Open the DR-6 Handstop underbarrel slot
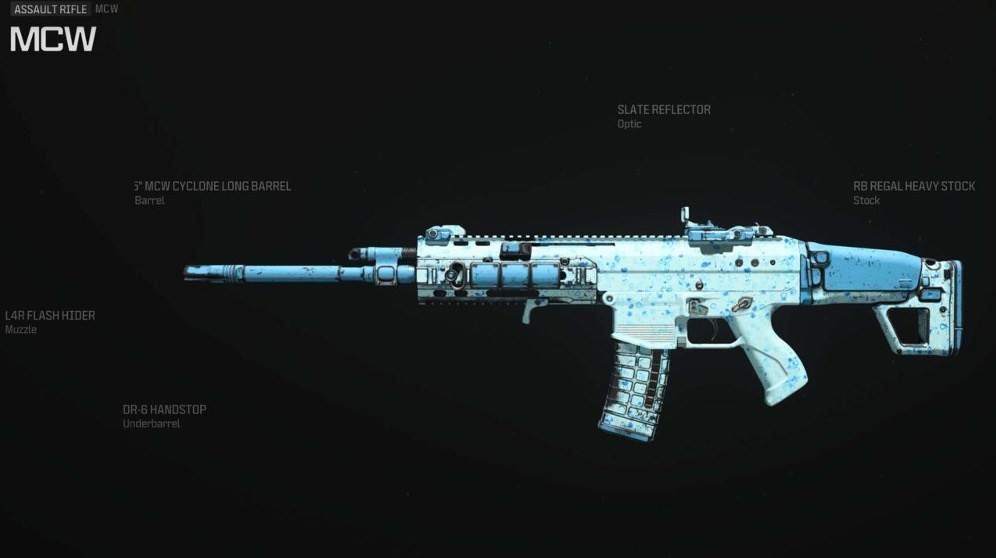The width and height of the screenshot is (996, 558). (x=164, y=410)
